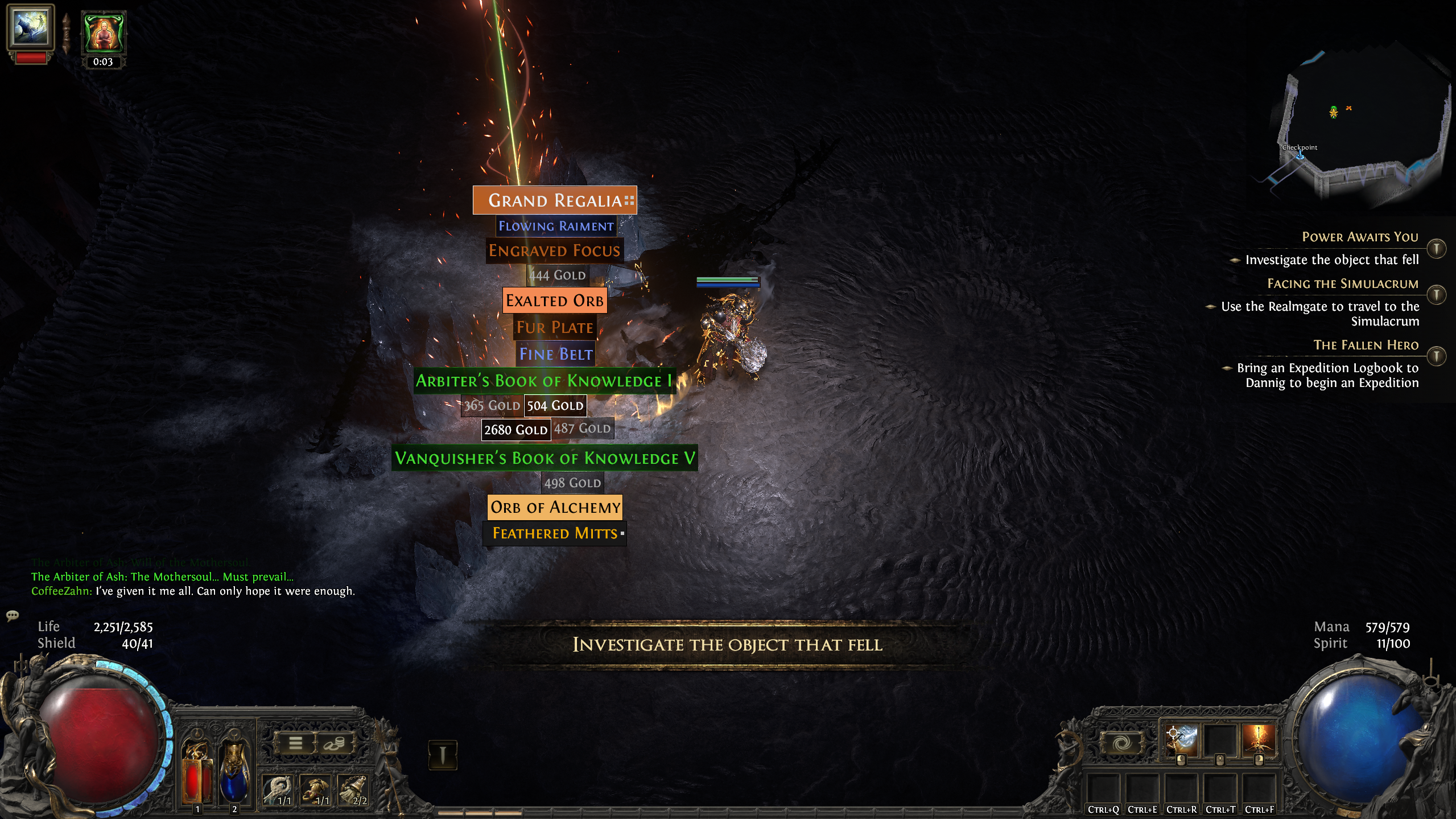Expand the stack marker next to Feathered Mitts
This screenshot has width=1456, height=819.
[x=621, y=534]
